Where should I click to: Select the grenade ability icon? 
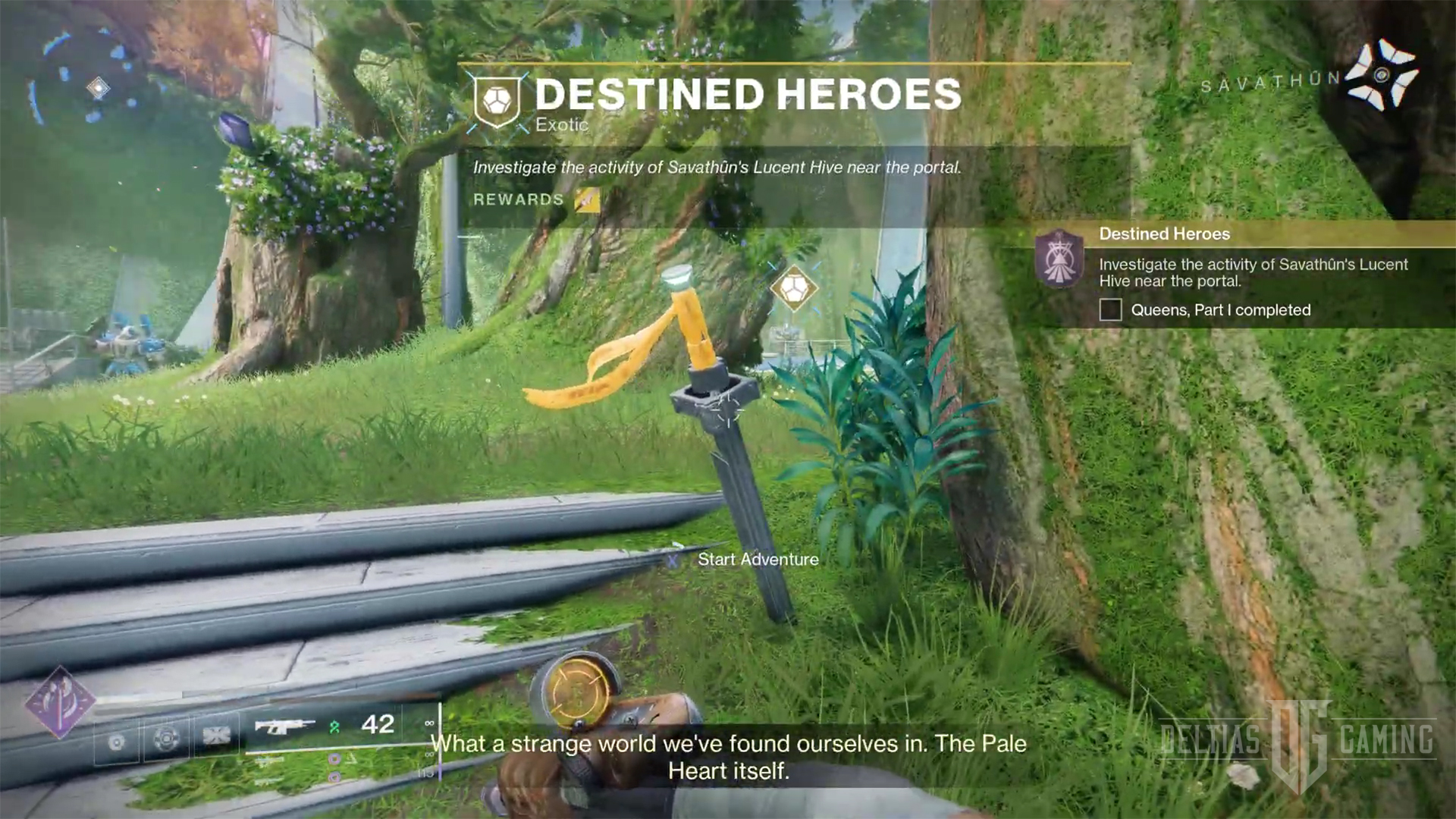click(116, 742)
